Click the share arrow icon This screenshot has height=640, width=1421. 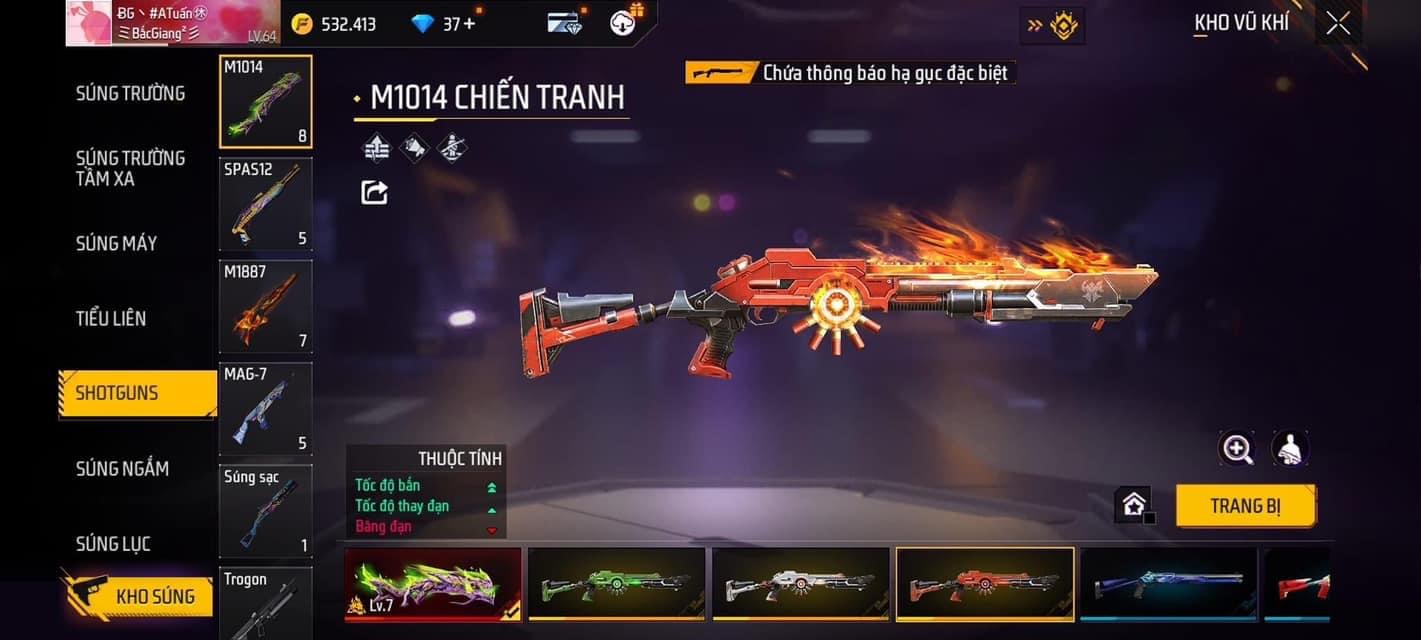(x=374, y=192)
